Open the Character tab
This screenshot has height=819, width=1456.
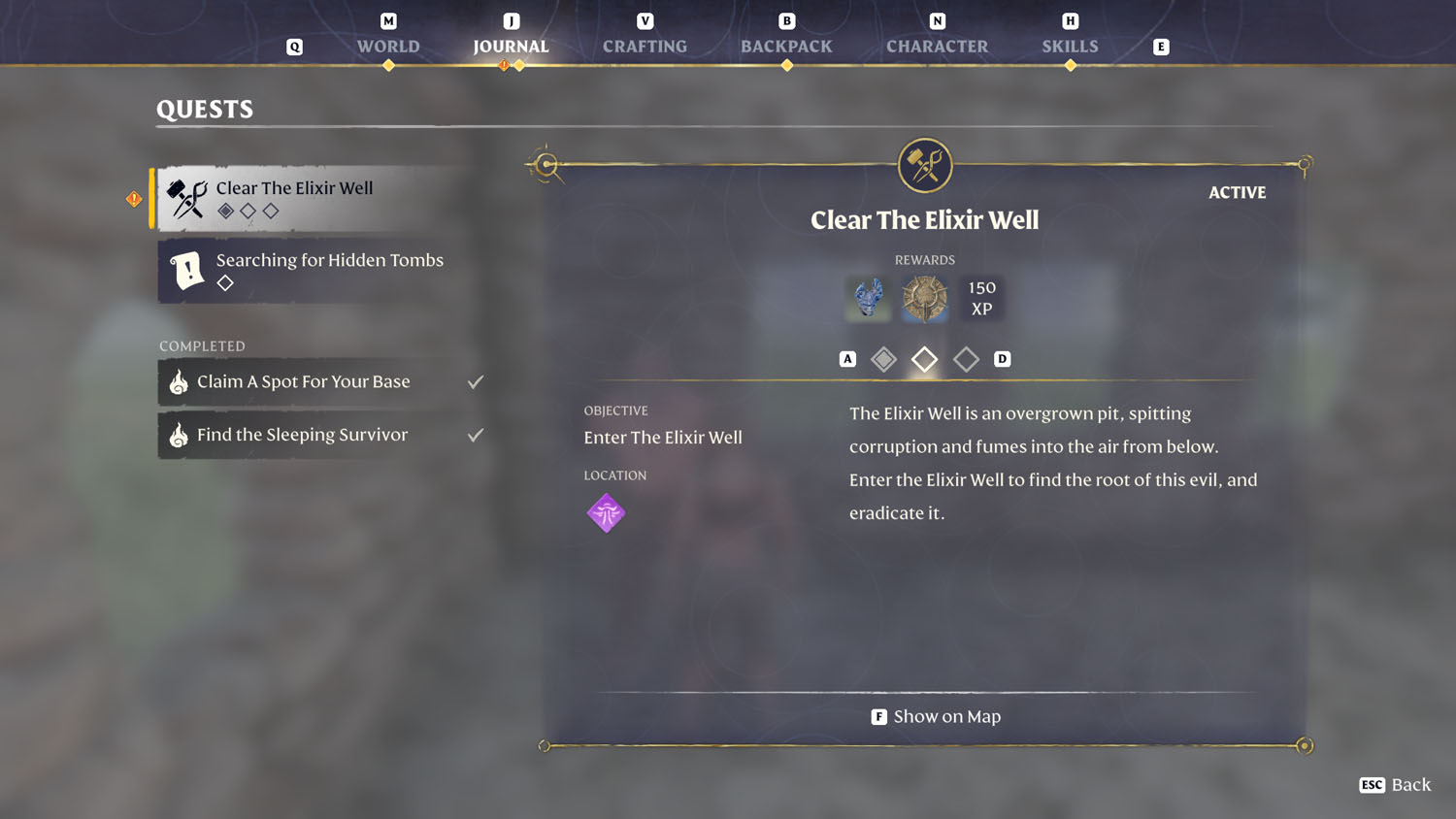937,46
